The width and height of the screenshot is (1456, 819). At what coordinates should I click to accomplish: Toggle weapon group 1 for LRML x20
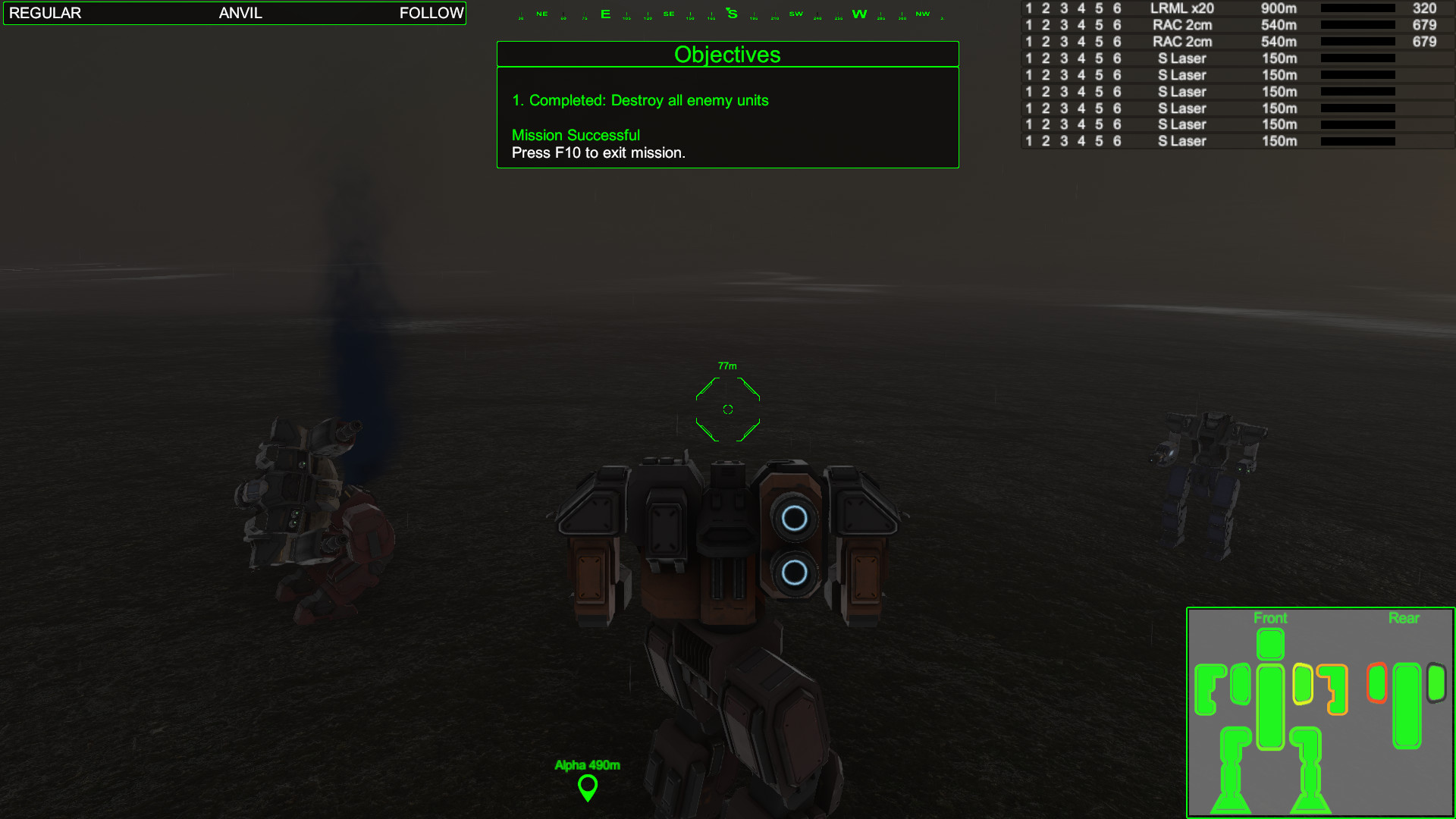[1028, 8]
